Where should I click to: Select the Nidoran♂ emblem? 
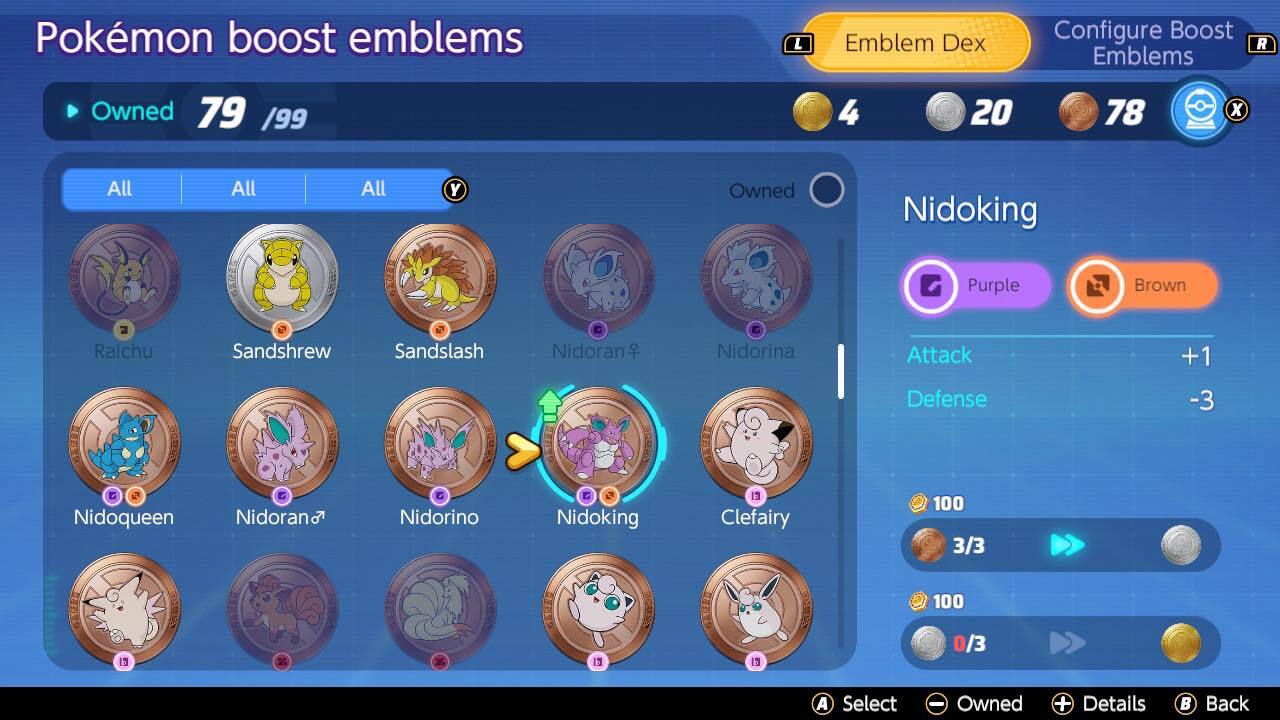[x=282, y=443]
